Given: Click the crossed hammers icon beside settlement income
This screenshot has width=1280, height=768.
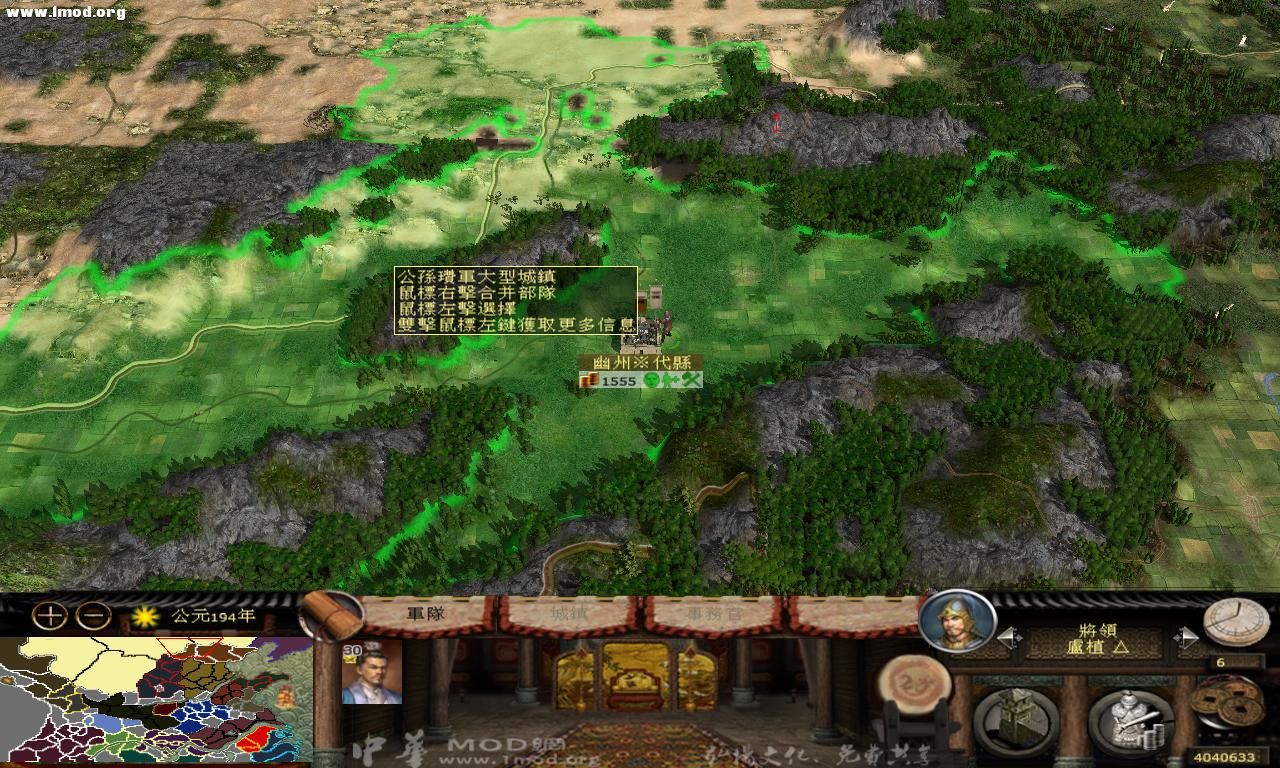Looking at the screenshot, I should click(691, 380).
